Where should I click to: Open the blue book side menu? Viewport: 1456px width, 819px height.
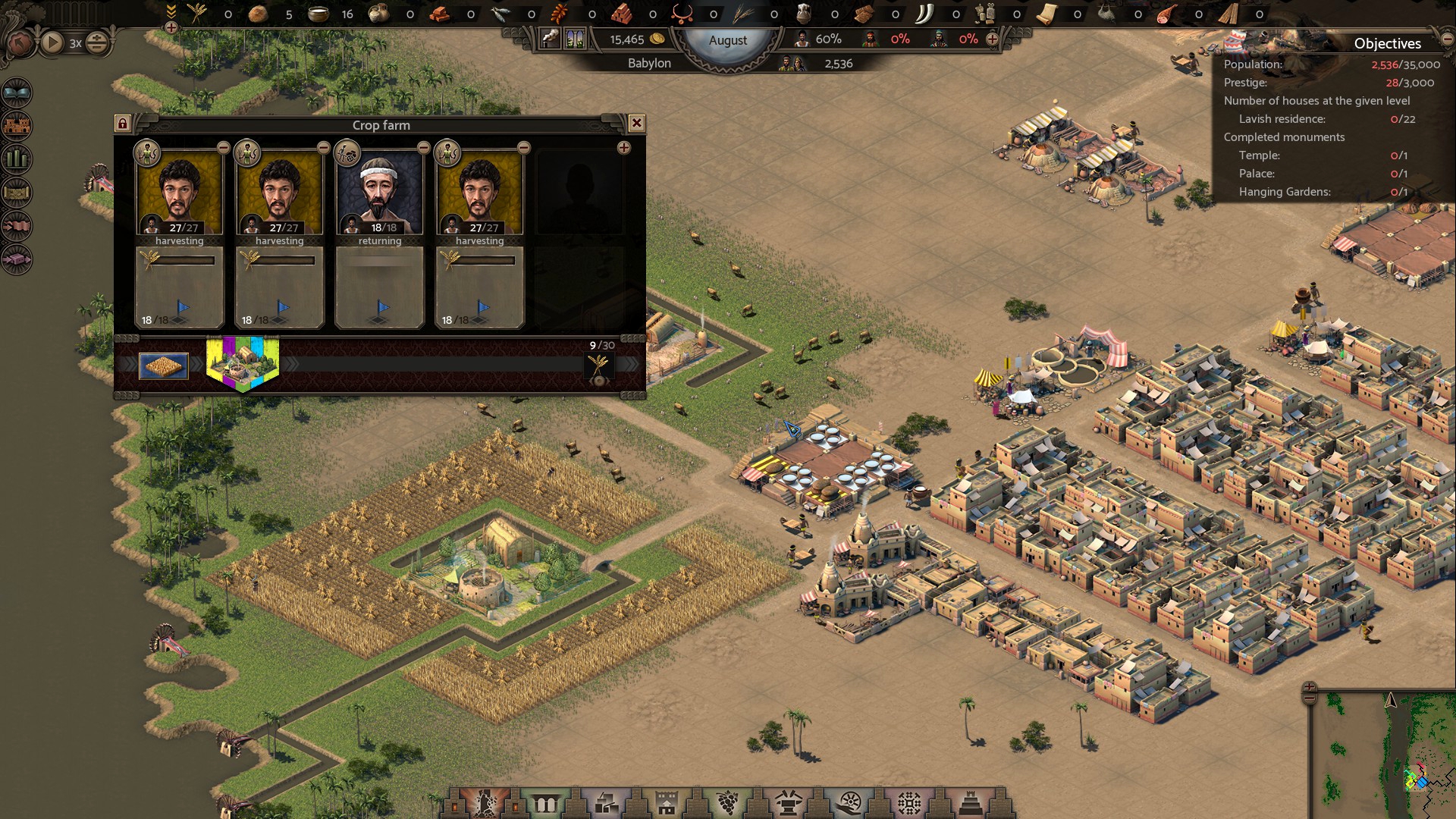point(17,93)
